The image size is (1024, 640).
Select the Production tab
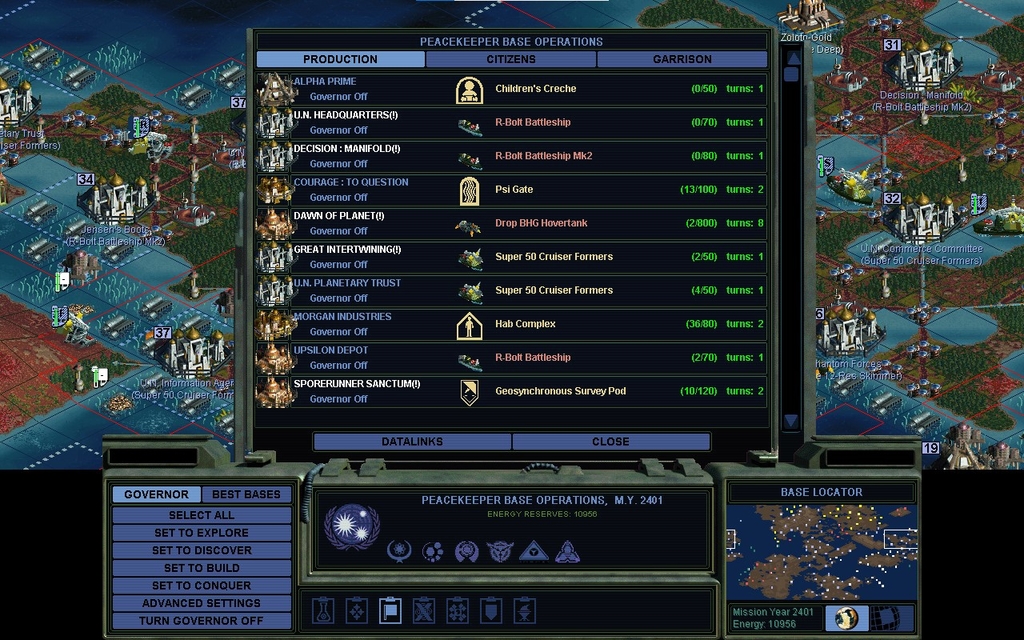(340, 59)
